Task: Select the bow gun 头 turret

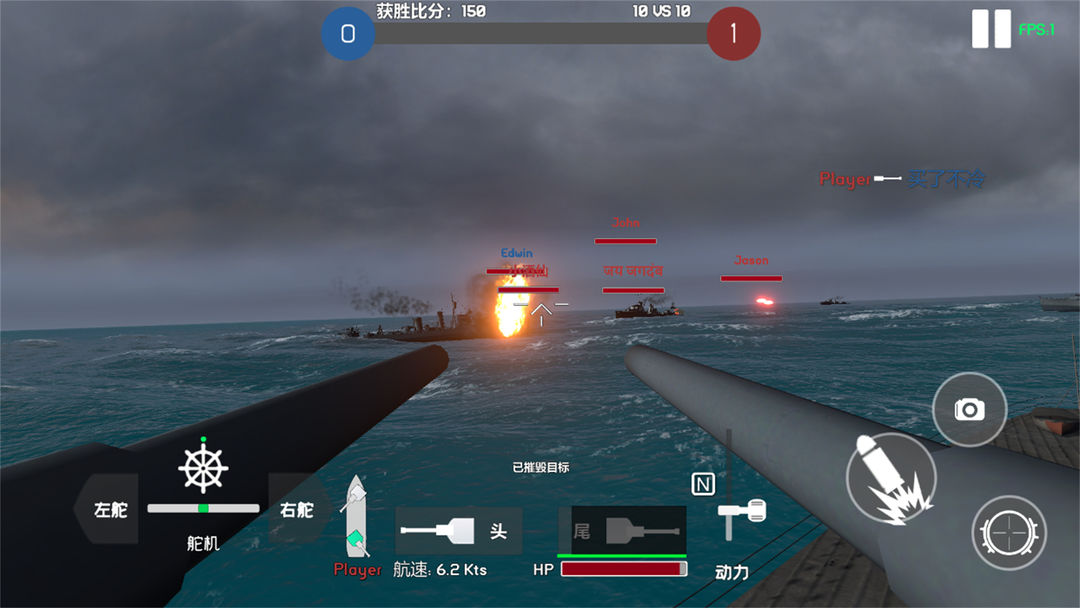Action: pos(458,531)
